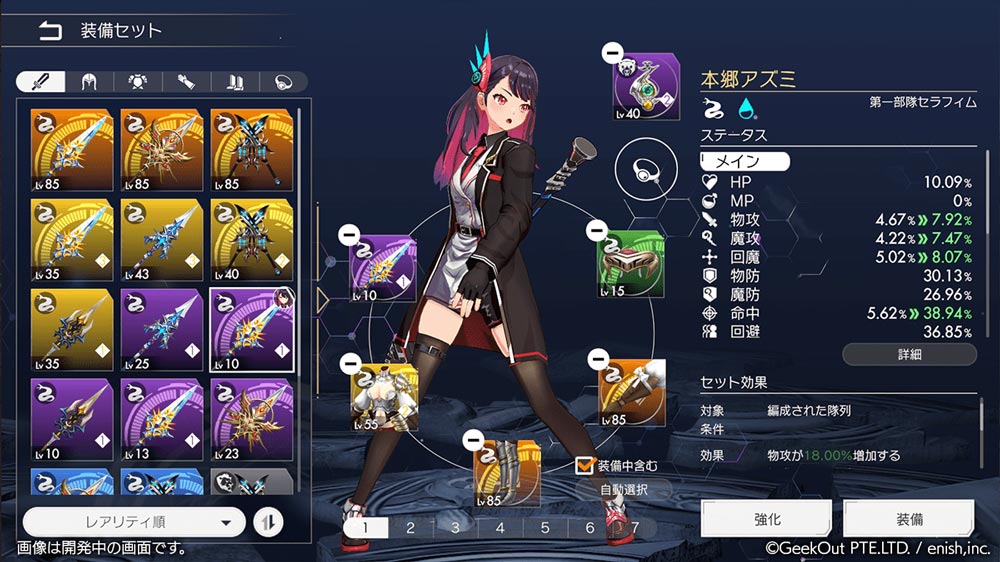The width and height of the screenshot is (1000, 562).
Task: Select the equipped green Lv 15 item slot
Action: click(x=631, y=264)
